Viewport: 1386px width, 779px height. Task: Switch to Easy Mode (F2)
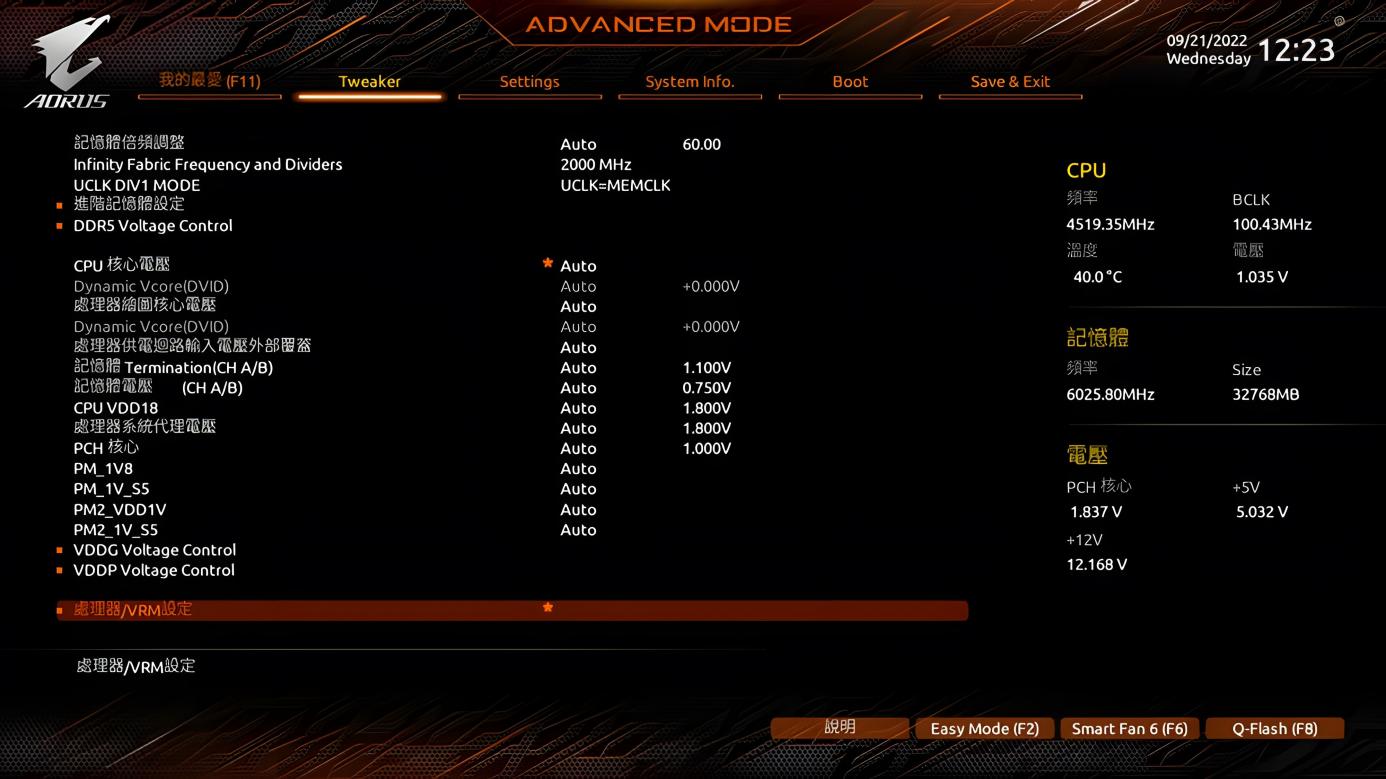click(984, 728)
